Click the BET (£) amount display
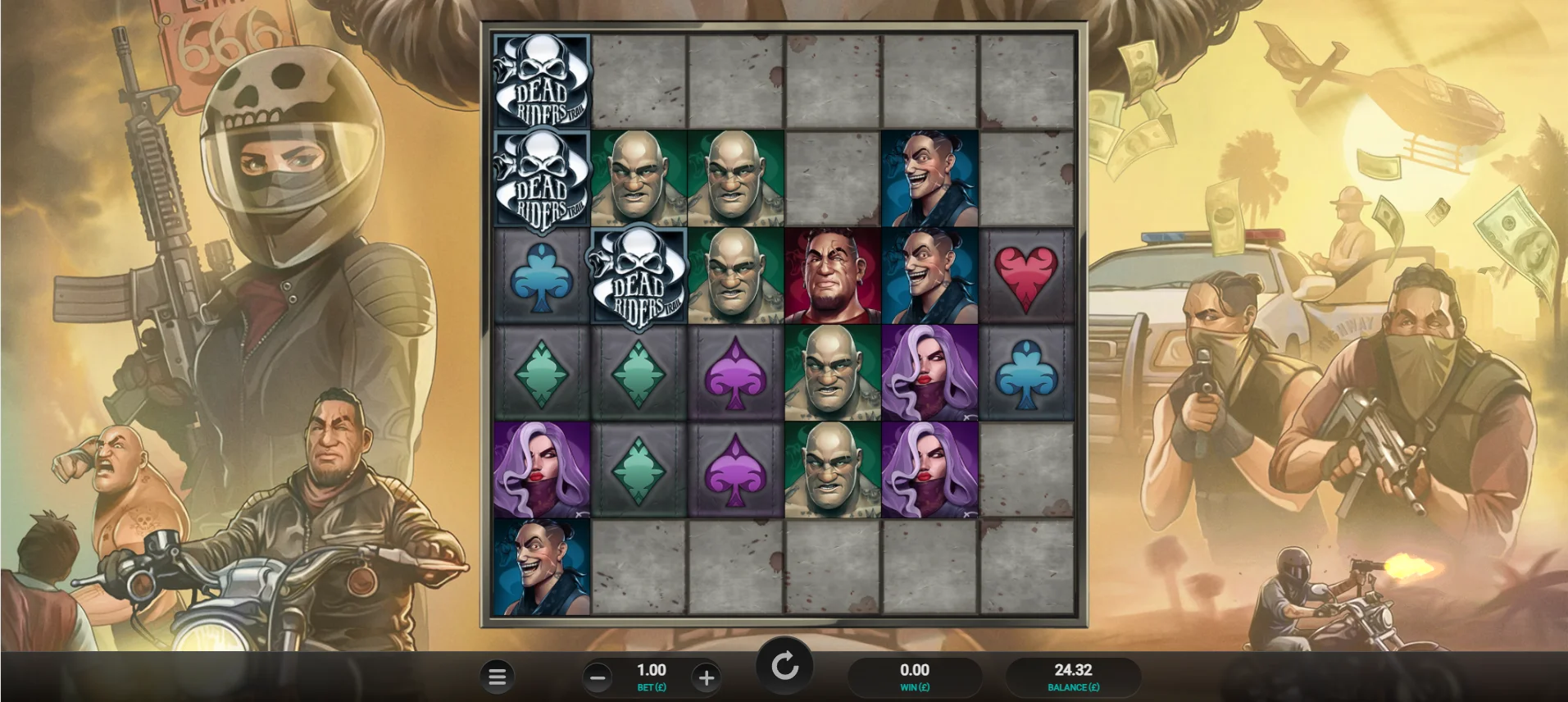The image size is (1568, 702). pos(651,676)
